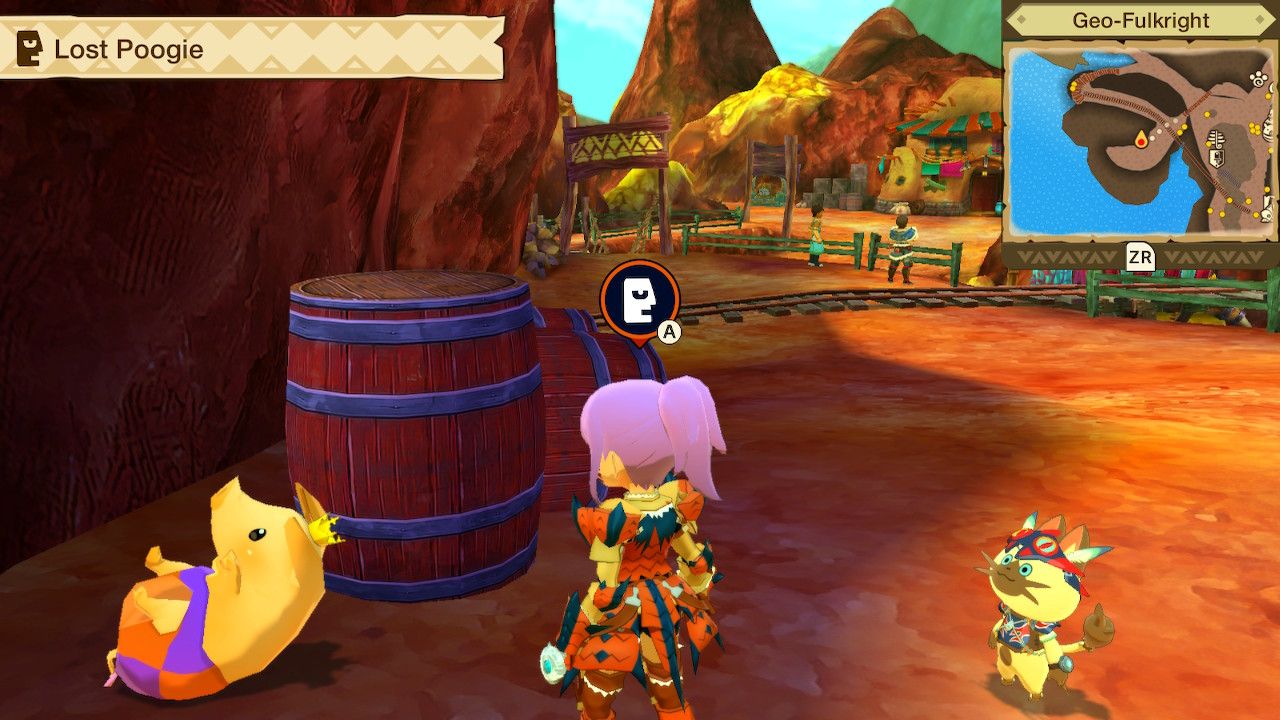Click the red player position marker on the minimap
This screenshot has height=720, width=1280.
click(x=1141, y=142)
